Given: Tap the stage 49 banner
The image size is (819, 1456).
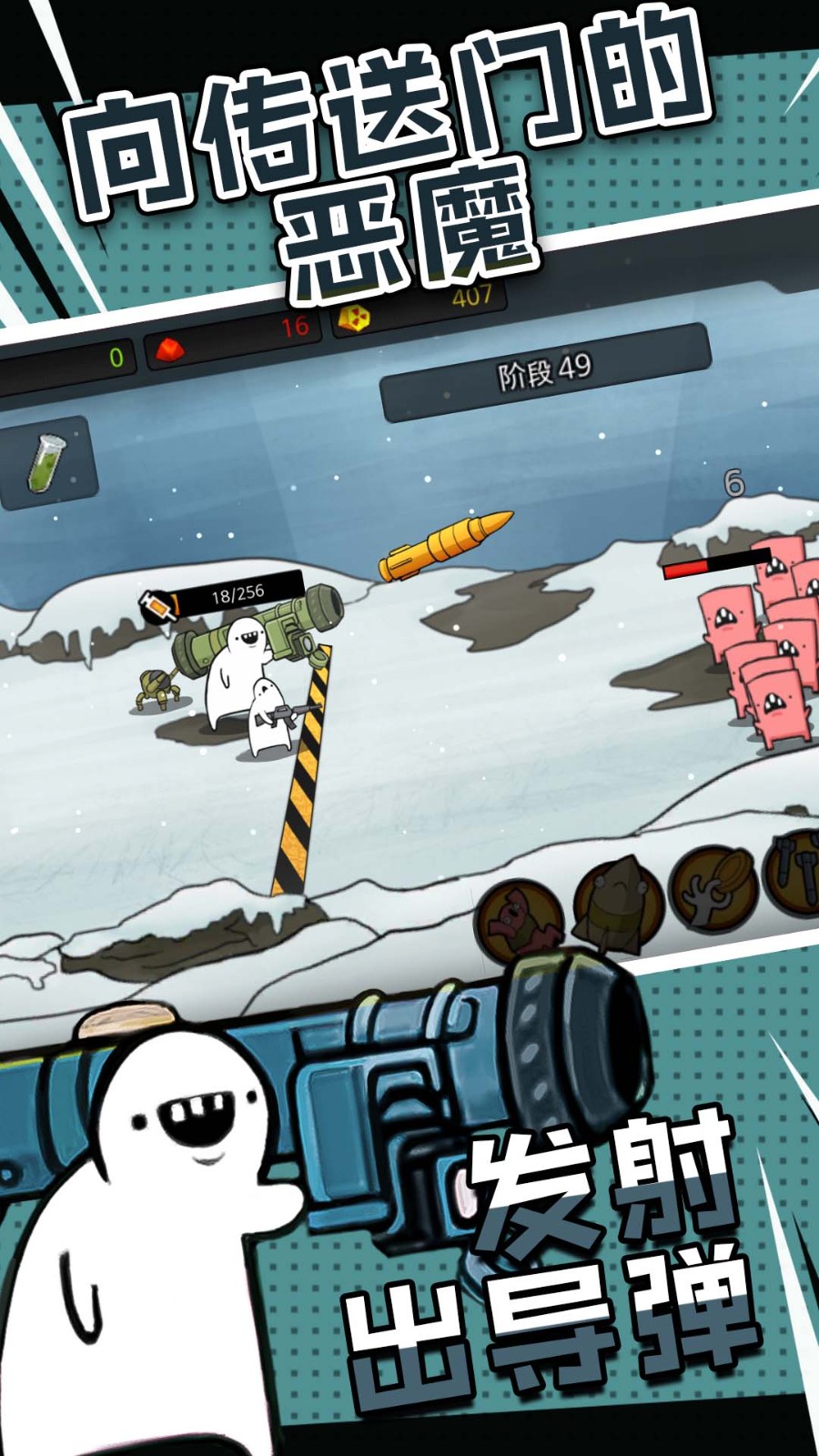Looking at the screenshot, I should tap(543, 371).
